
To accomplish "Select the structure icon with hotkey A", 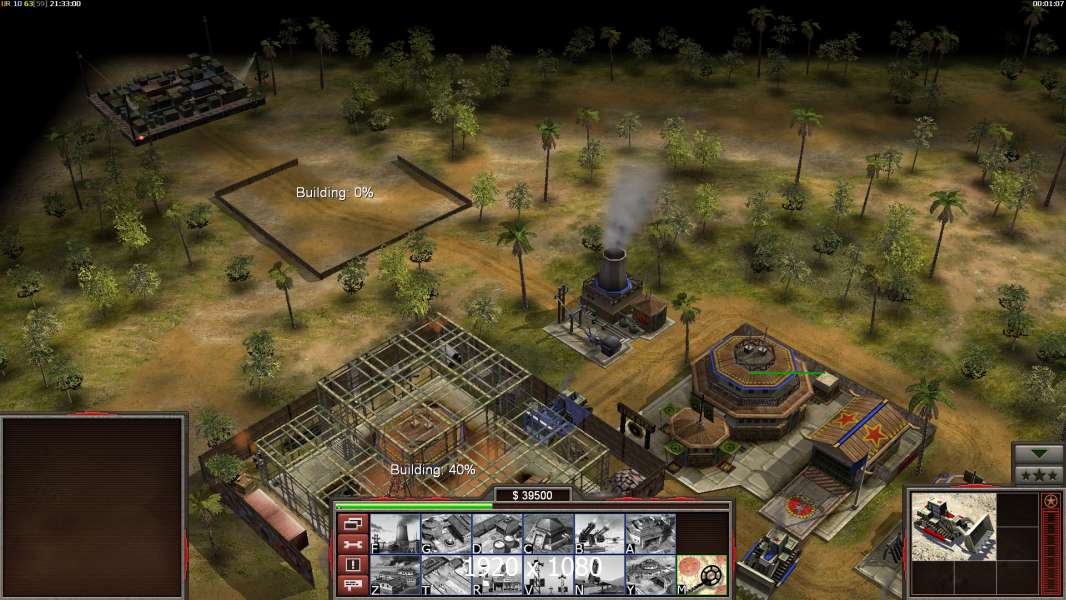I will (650, 534).
